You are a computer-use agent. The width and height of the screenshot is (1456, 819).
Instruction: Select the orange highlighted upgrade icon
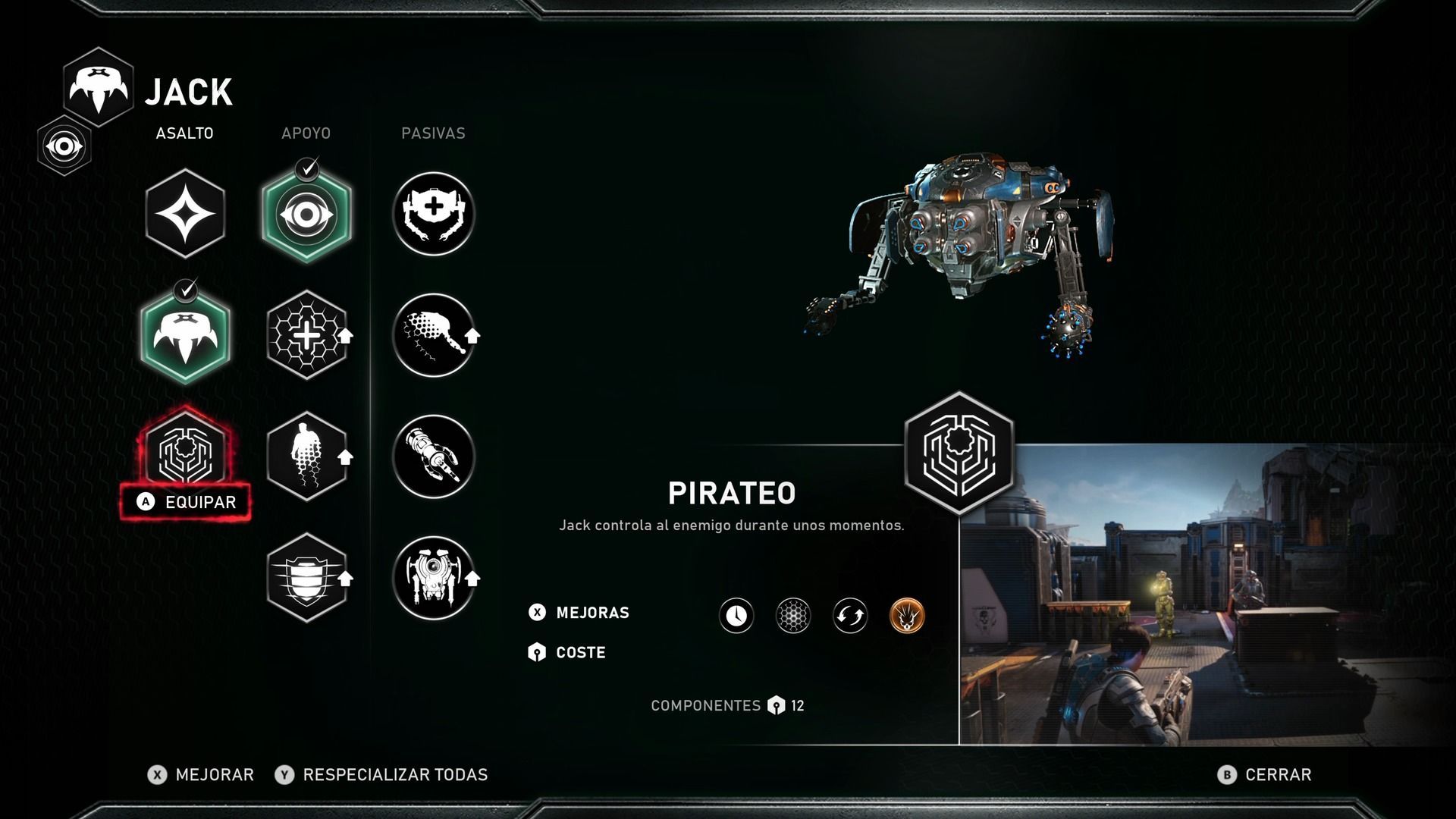click(907, 615)
